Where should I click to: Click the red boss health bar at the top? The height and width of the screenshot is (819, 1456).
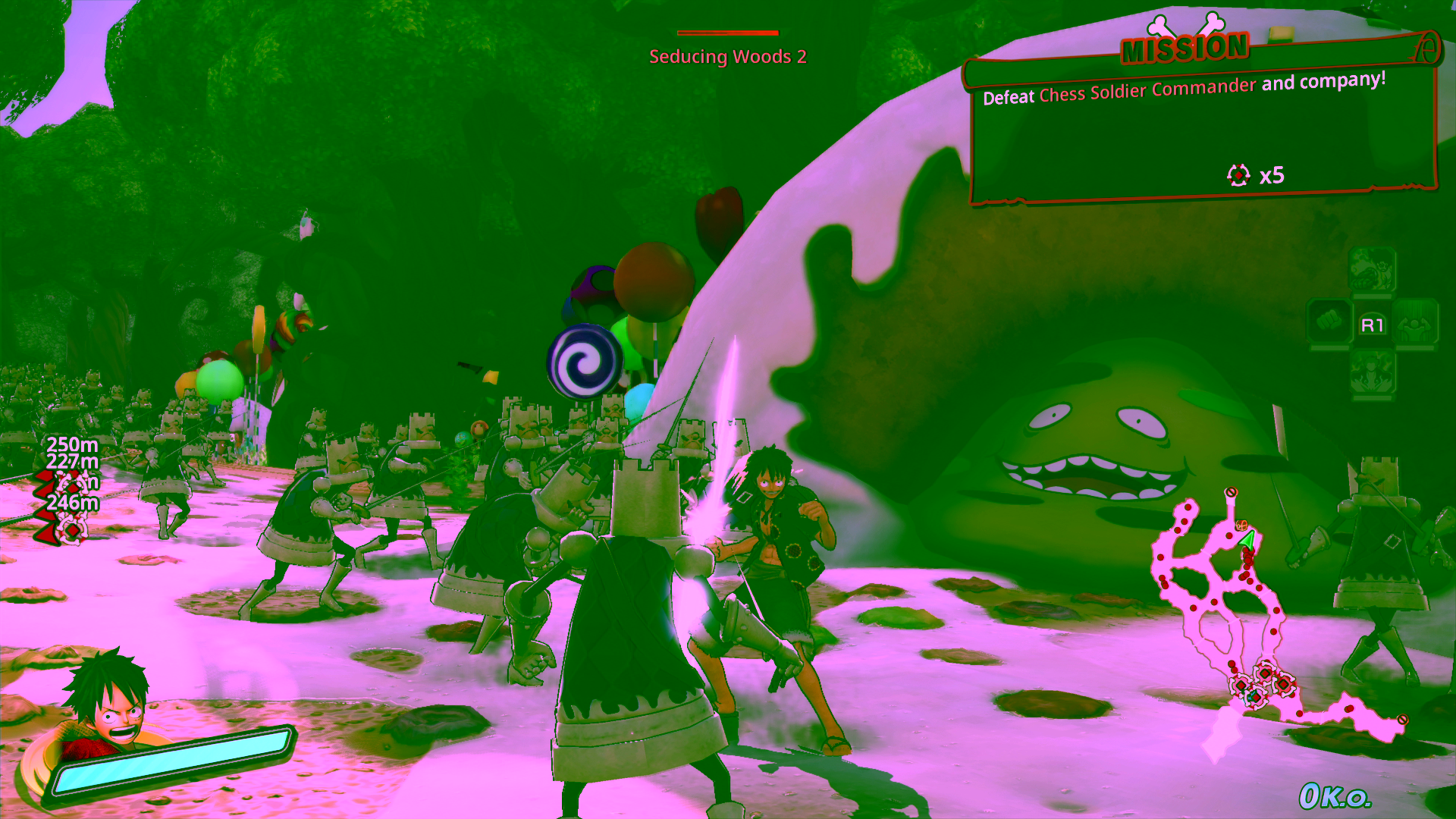[x=726, y=33]
